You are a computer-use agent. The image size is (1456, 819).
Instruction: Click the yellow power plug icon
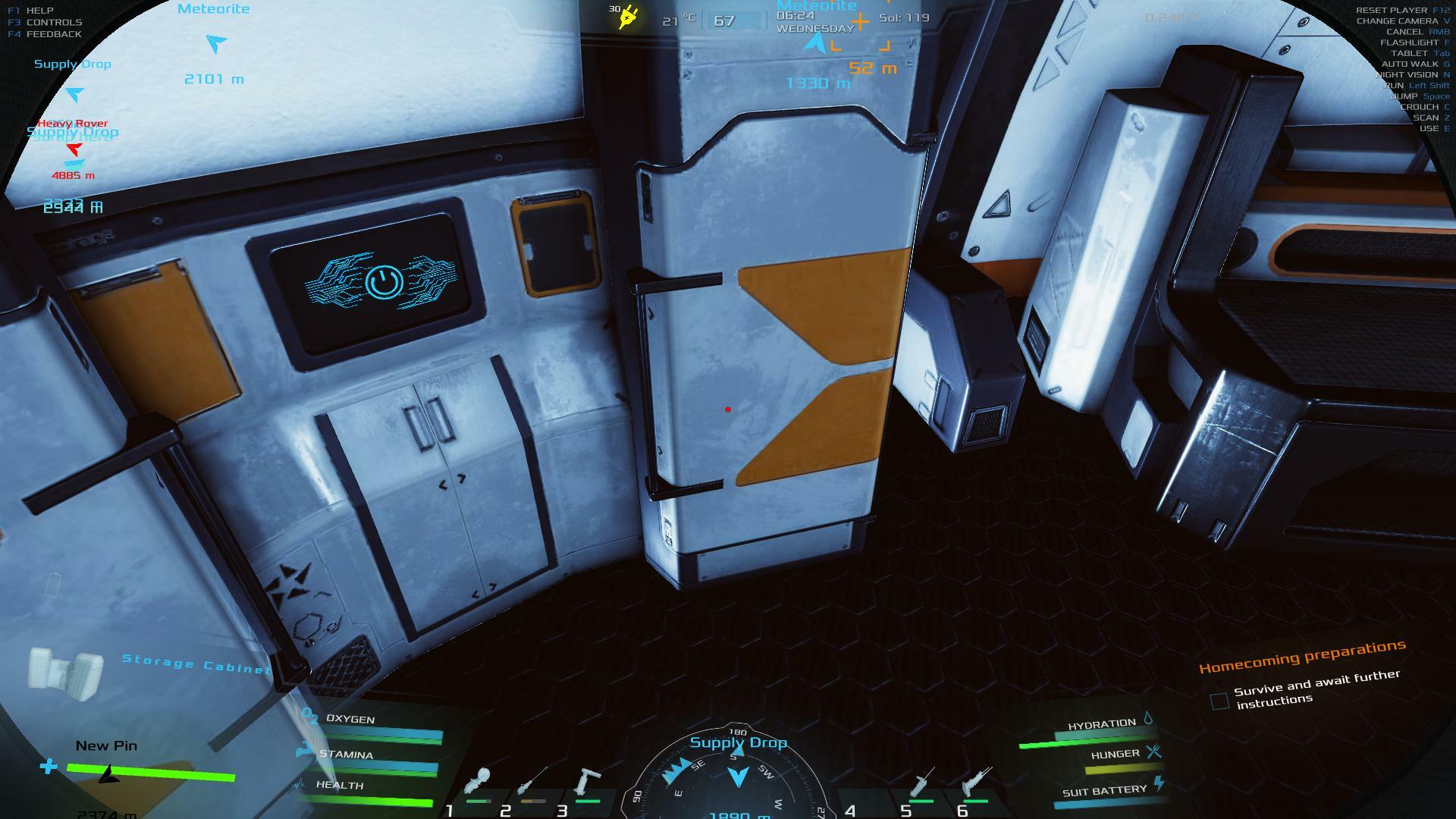click(628, 17)
